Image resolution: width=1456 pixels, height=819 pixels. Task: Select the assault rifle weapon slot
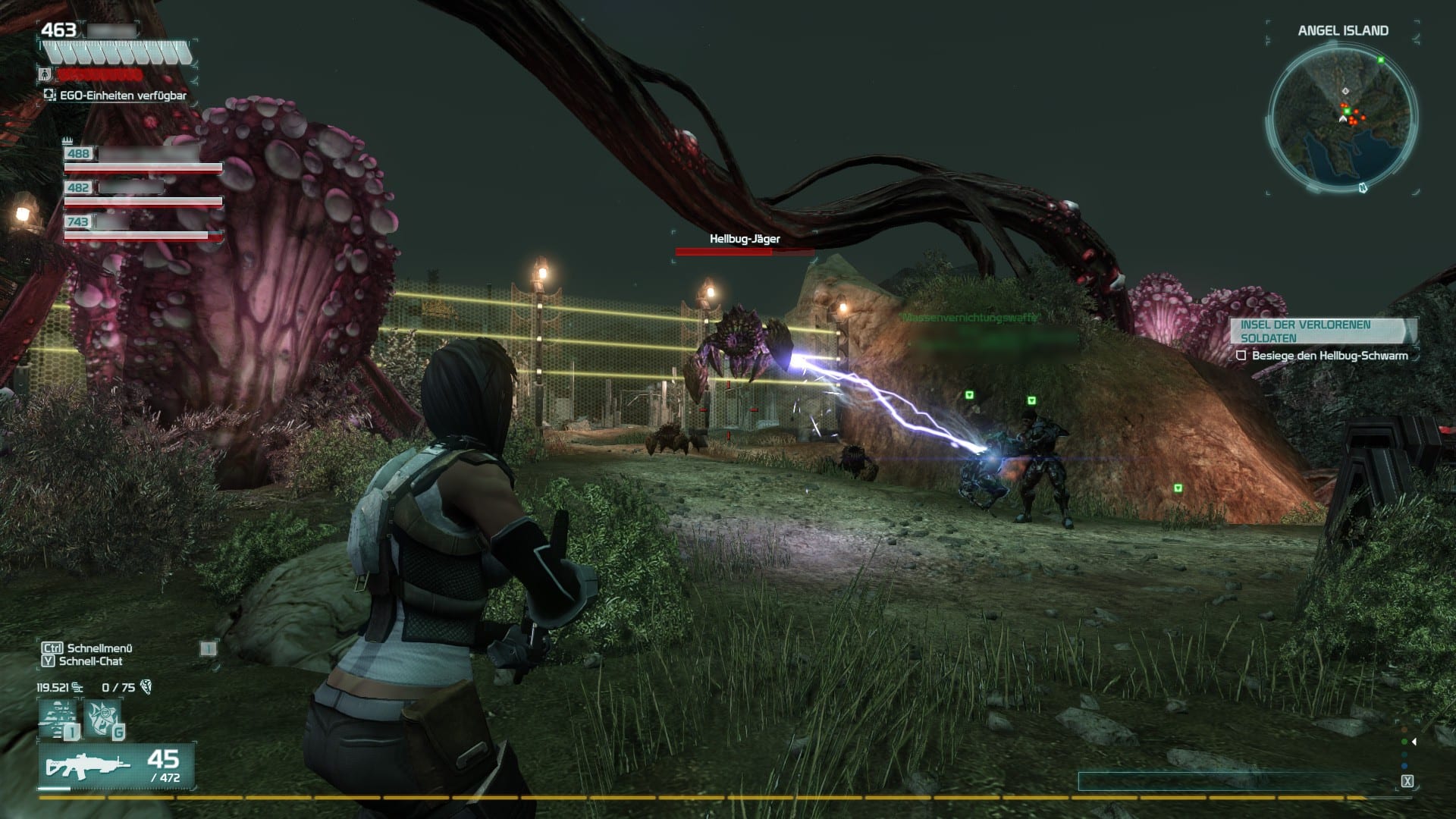click(x=116, y=766)
